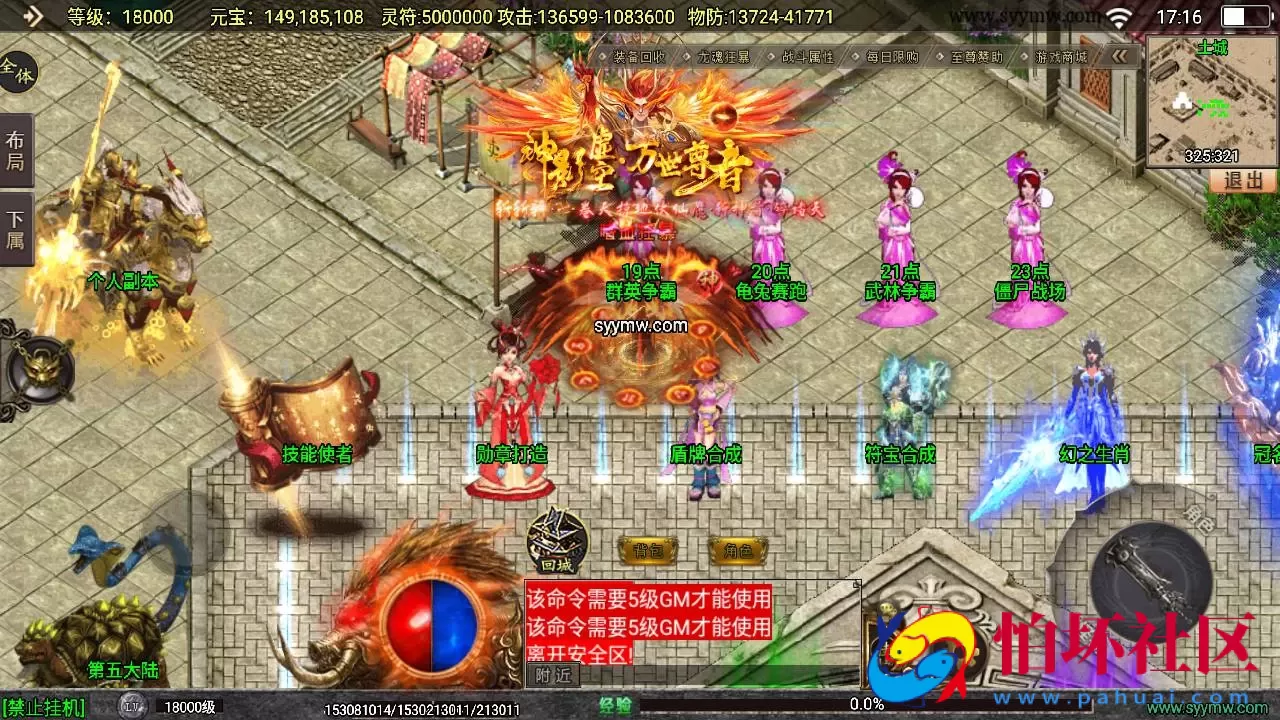The width and height of the screenshot is (1280, 720).
Task: Switch to the 附近 nearby chat channel
Action: click(x=553, y=675)
